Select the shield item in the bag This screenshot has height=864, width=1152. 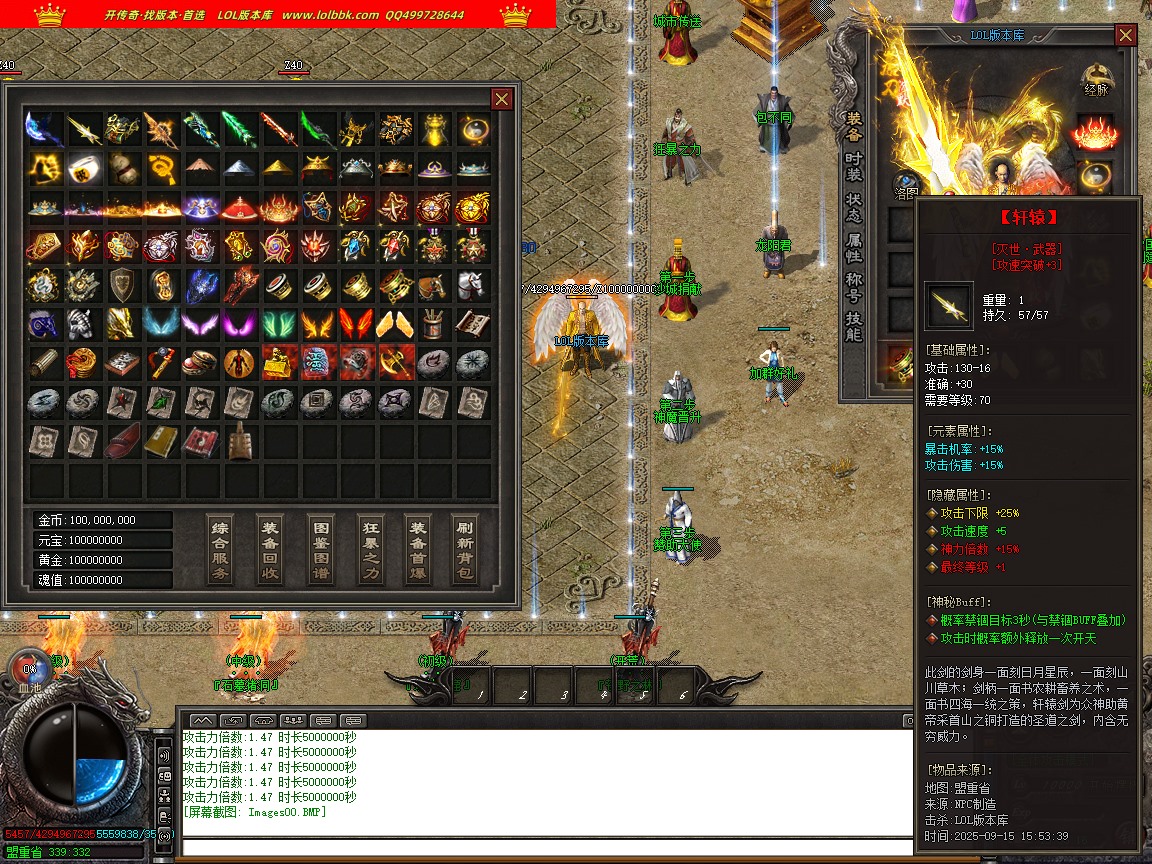coord(121,285)
